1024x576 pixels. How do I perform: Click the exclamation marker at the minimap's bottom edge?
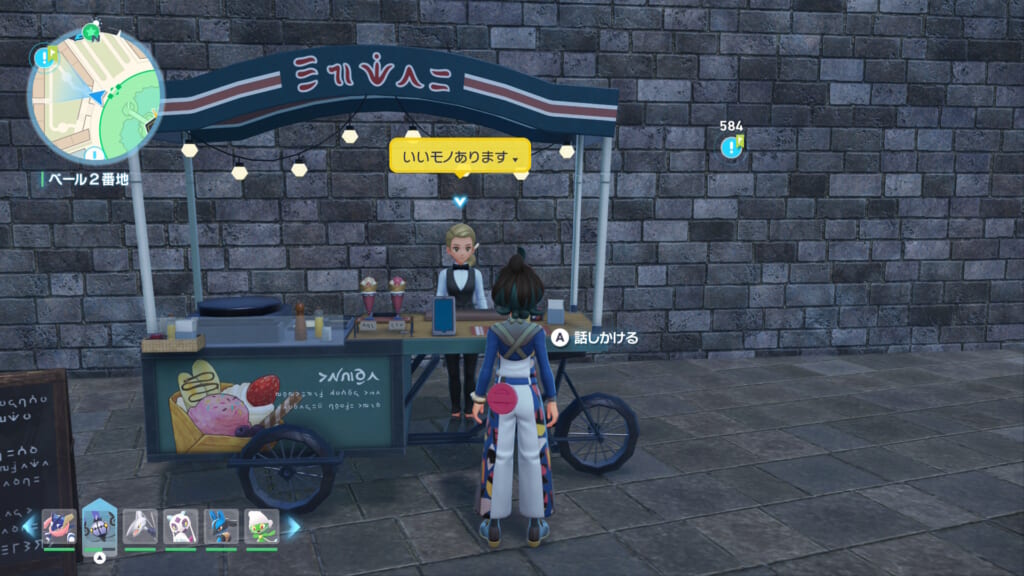[x=93, y=155]
